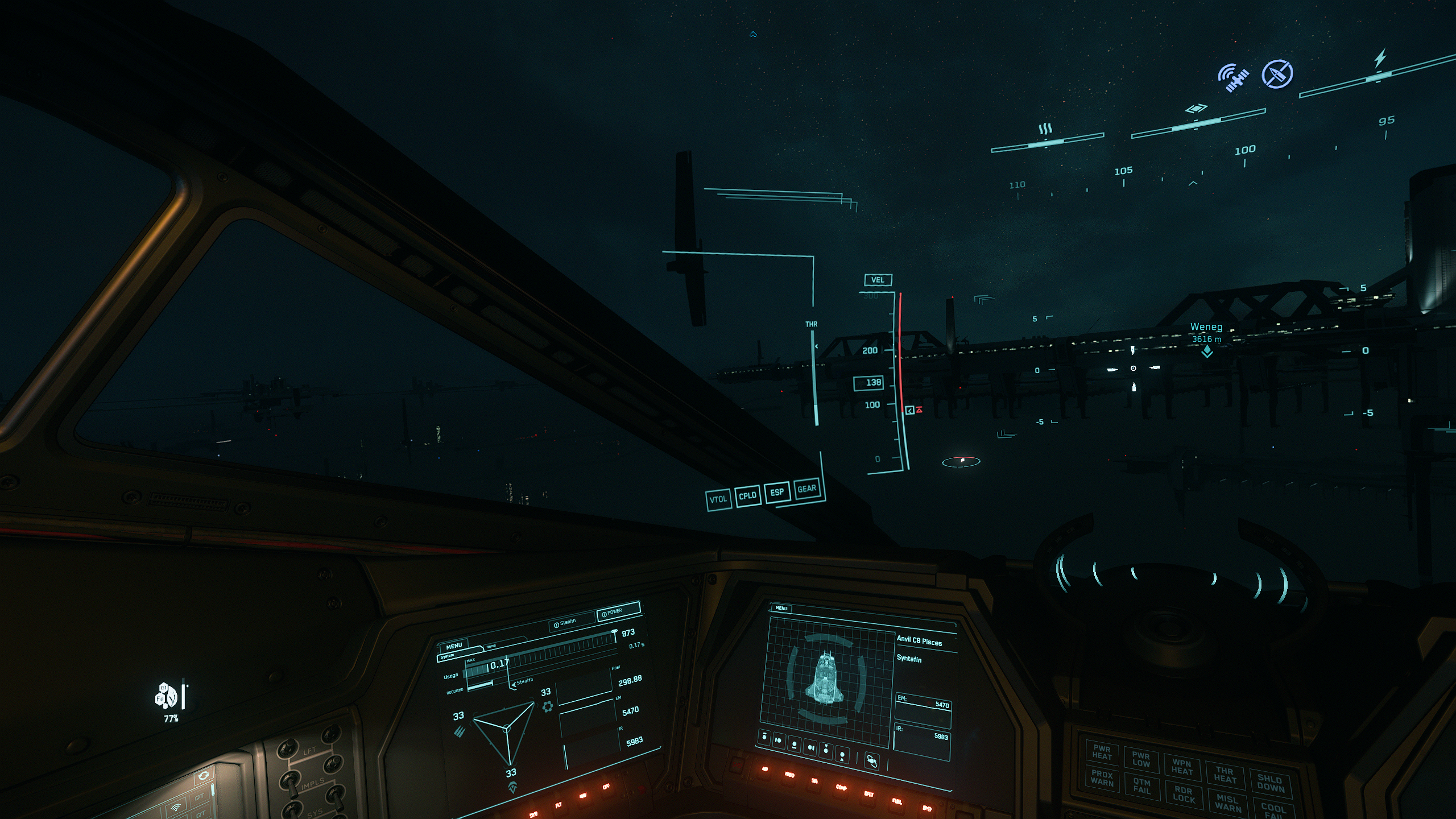Click the weapons icon beside the power triangle
The width and height of the screenshot is (1456, 819).
[x=460, y=731]
